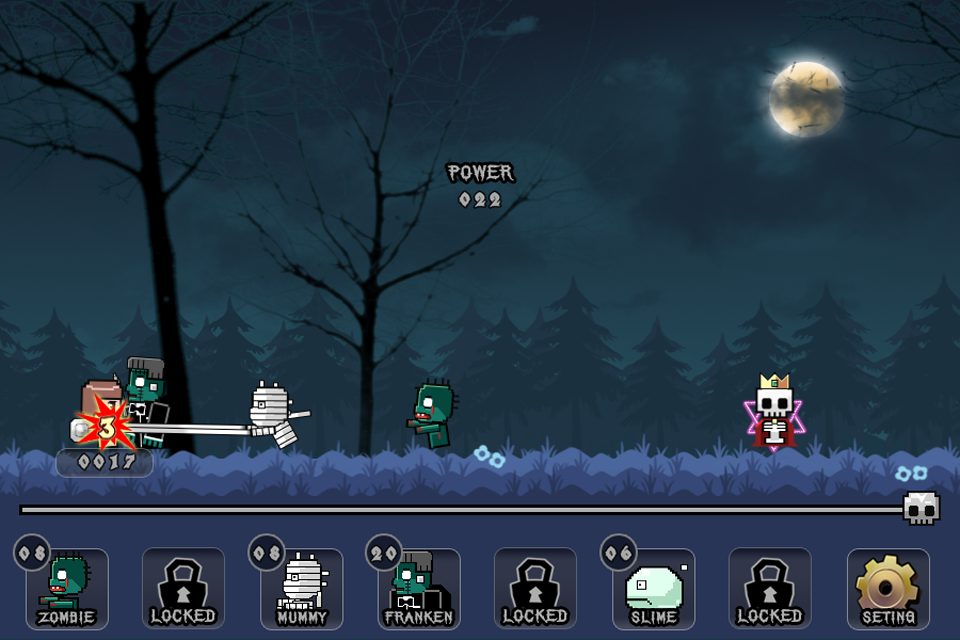
Task: Spawn a Slime unit
Action: tap(653, 589)
